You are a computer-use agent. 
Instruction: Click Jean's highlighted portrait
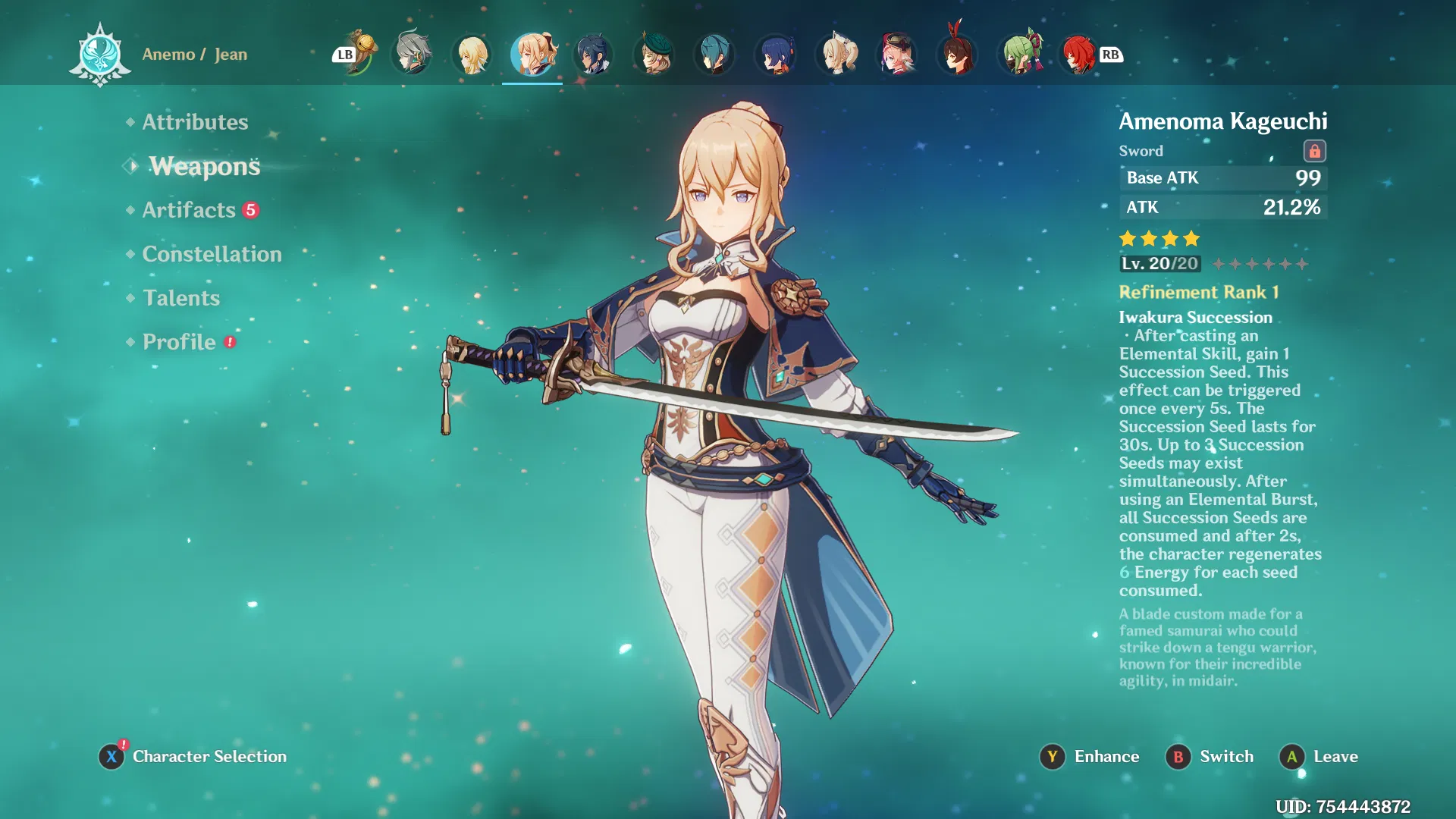point(532,55)
